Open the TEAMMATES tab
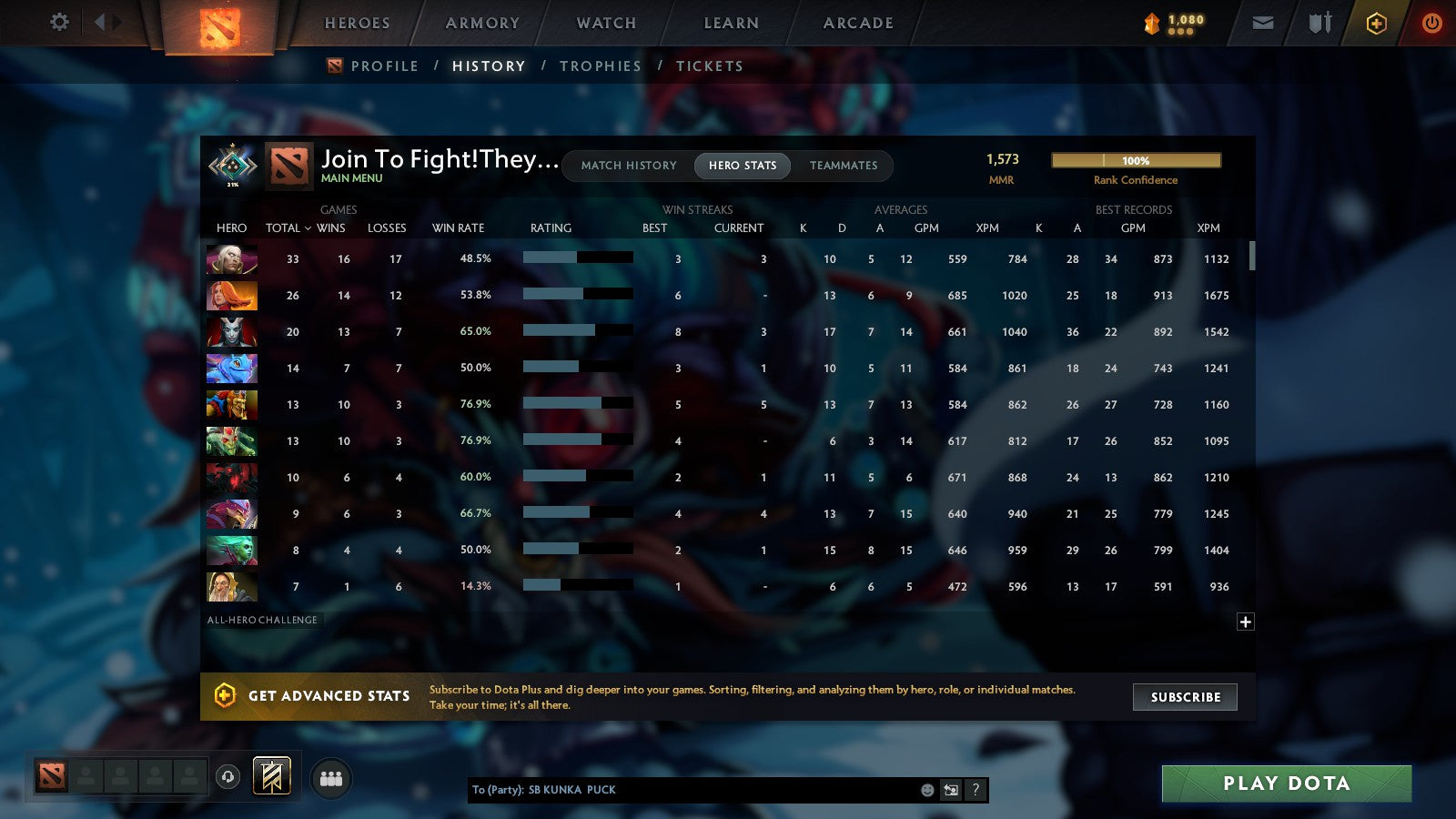 (844, 166)
